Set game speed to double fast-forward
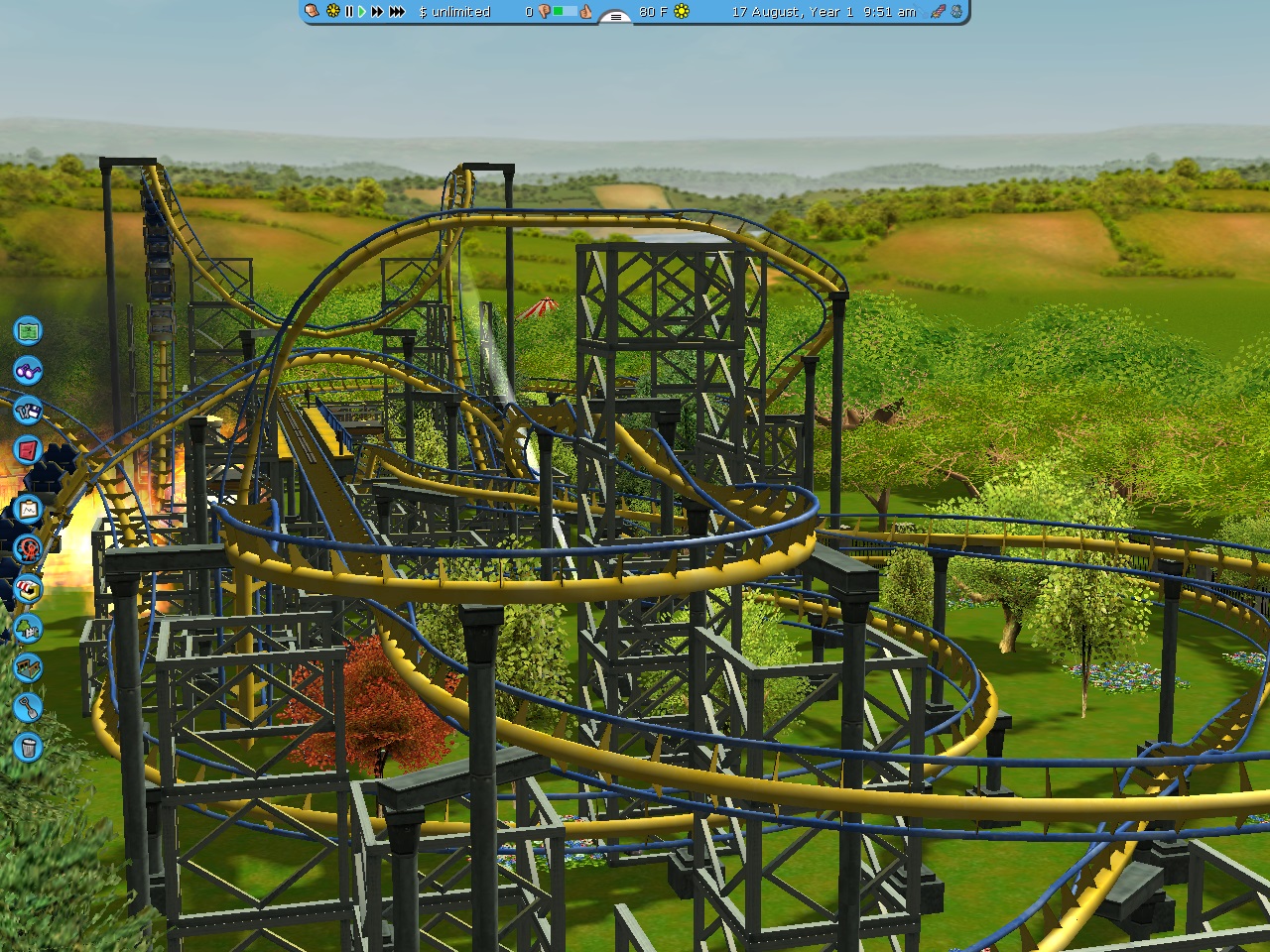Viewport: 1270px width, 952px height. 377,12
